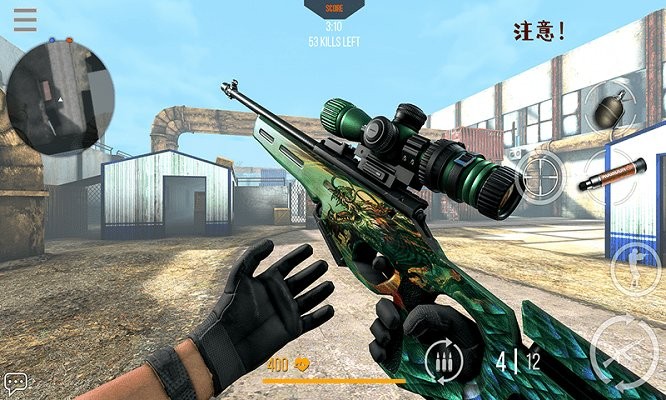The height and width of the screenshot is (400, 666).
Task: Aim down the scope with the crosshair button
Action: coord(541,176)
